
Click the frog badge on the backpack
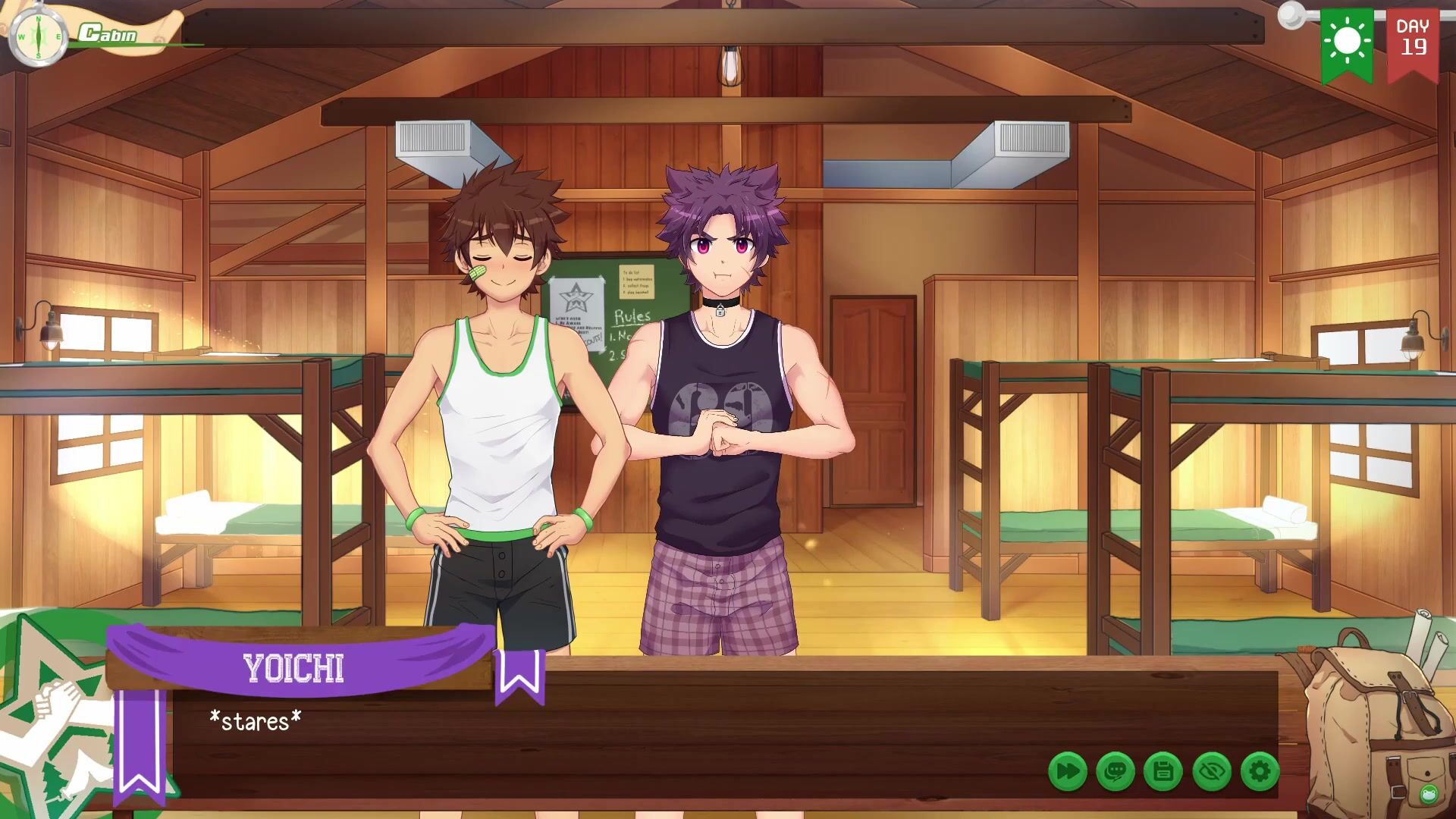1429,794
